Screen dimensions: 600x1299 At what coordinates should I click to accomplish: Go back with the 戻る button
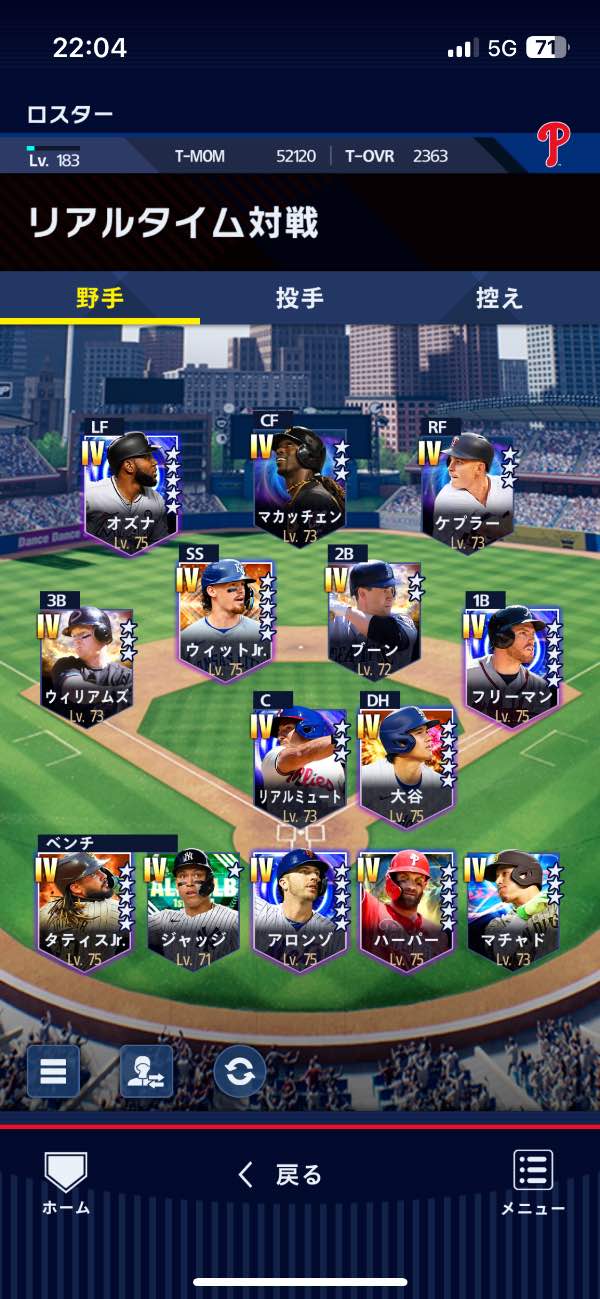pos(281,1175)
